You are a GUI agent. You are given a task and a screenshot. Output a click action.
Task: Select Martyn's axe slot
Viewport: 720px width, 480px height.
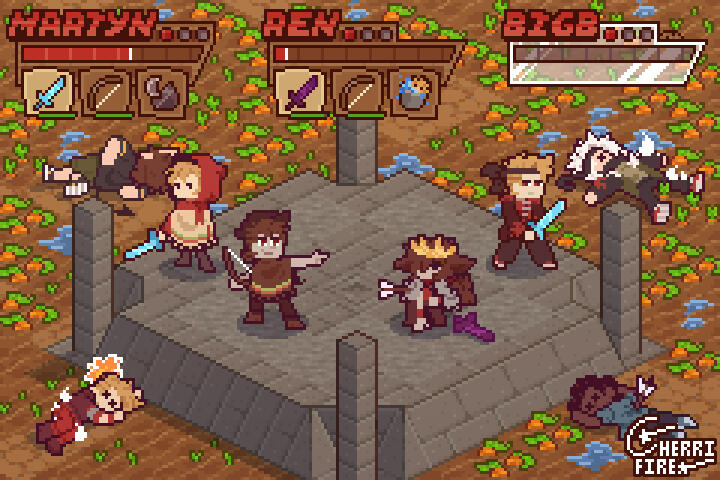(159, 93)
